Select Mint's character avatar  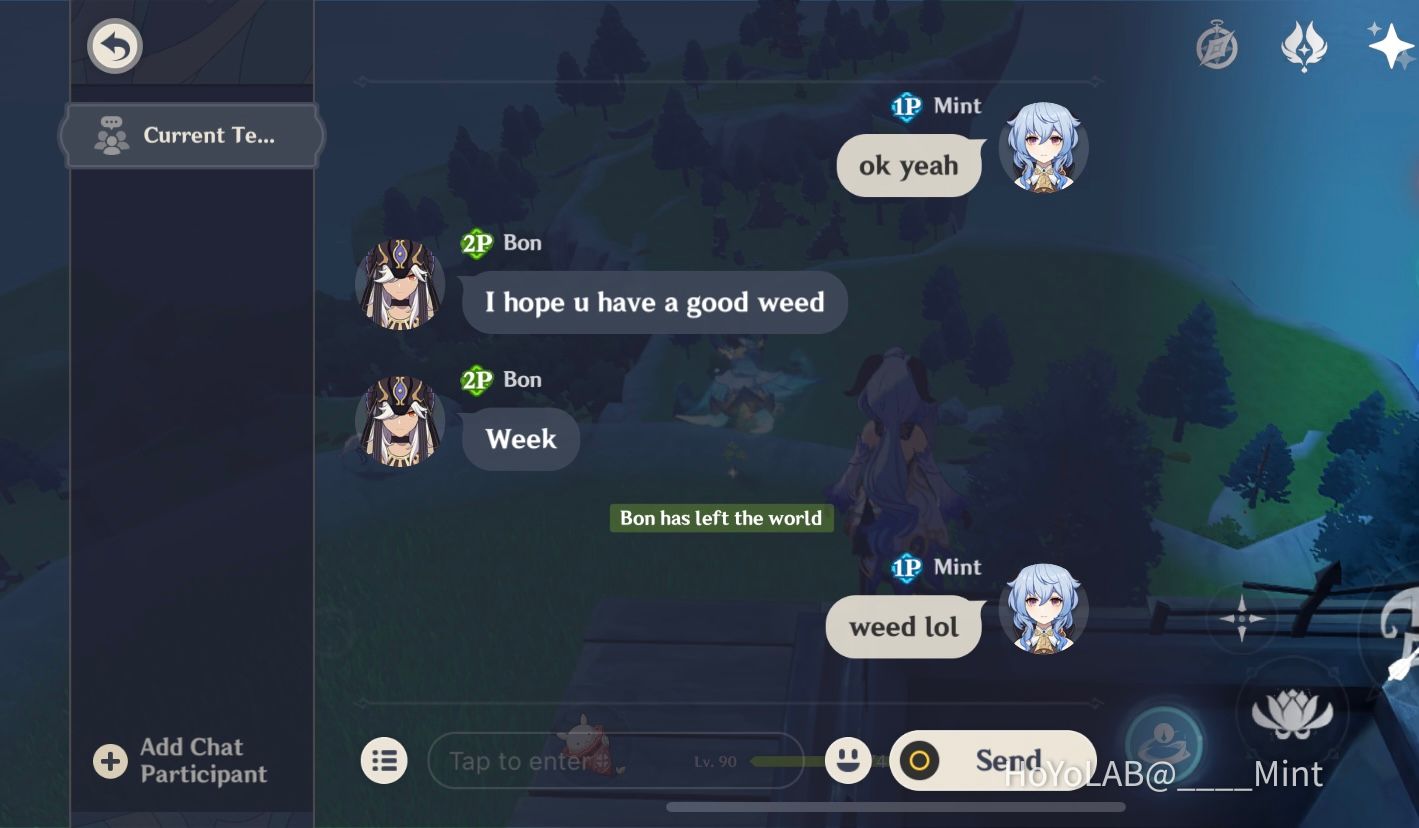pyautogui.click(x=1044, y=149)
